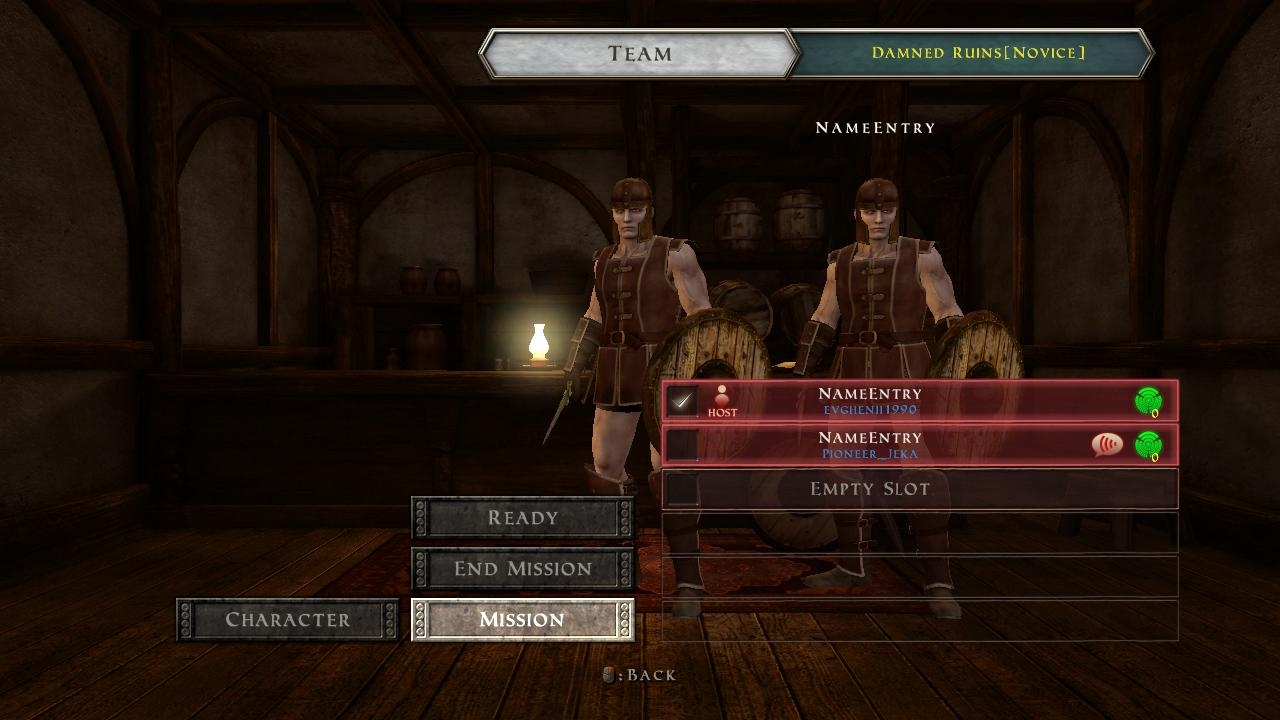This screenshot has height=720, width=1280.
Task: Open the Character menu
Action: (287, 620)
